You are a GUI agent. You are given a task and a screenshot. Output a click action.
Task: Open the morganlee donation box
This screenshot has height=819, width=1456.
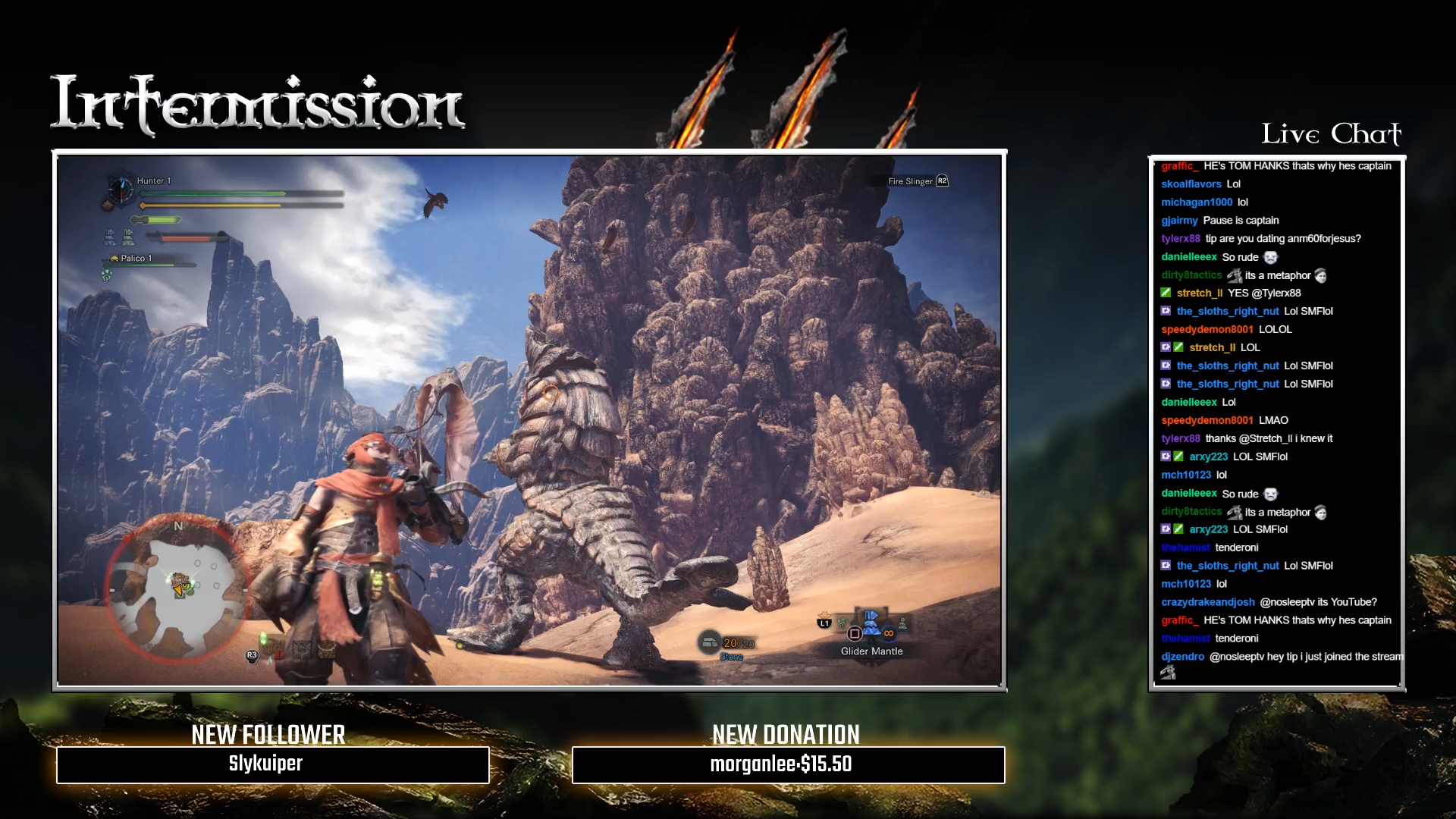point(788,764)
